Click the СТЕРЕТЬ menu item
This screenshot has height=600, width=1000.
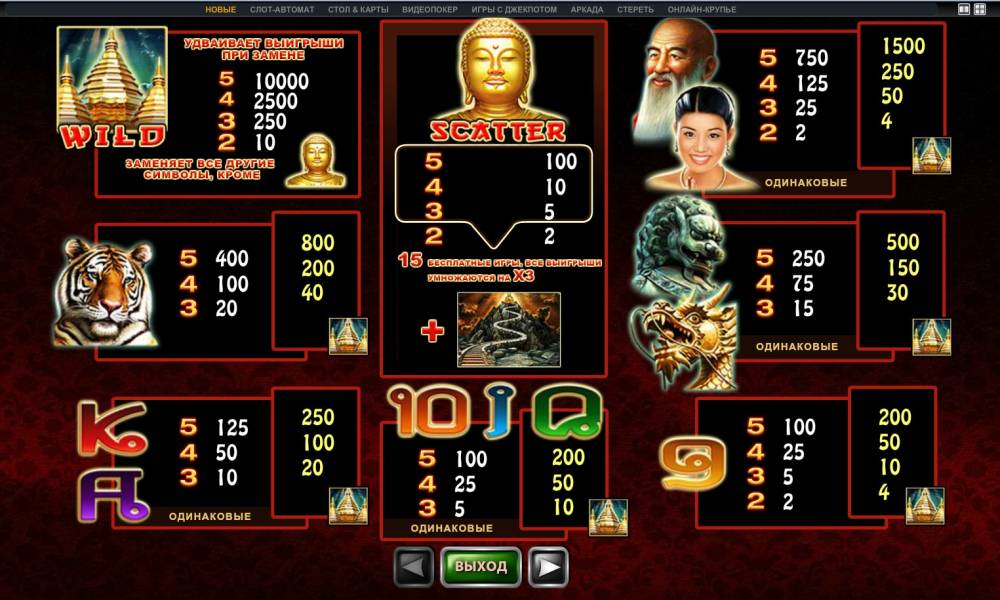636,10
